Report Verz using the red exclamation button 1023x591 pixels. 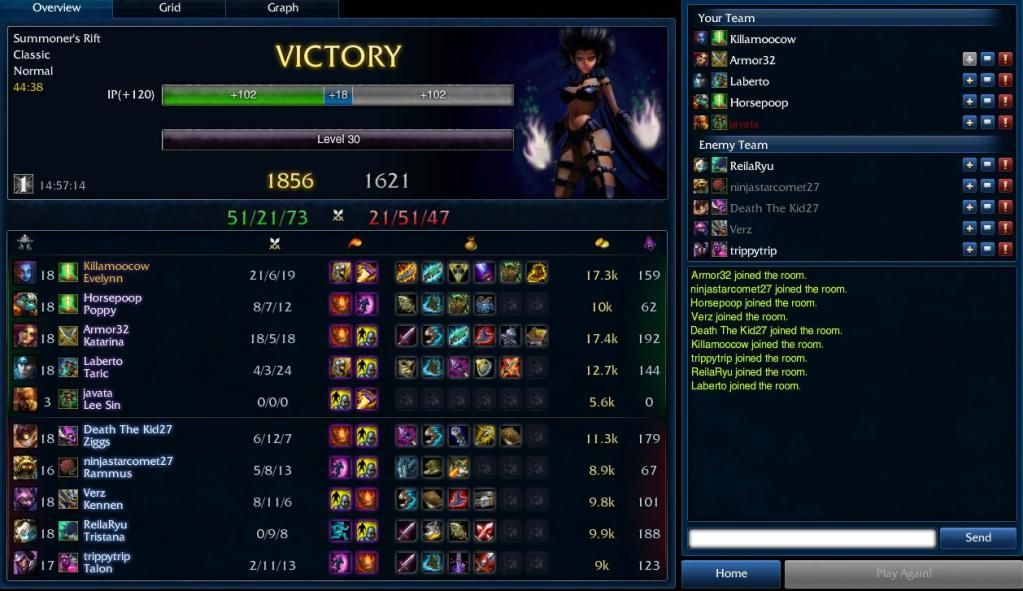click(x=1005, y=229)
